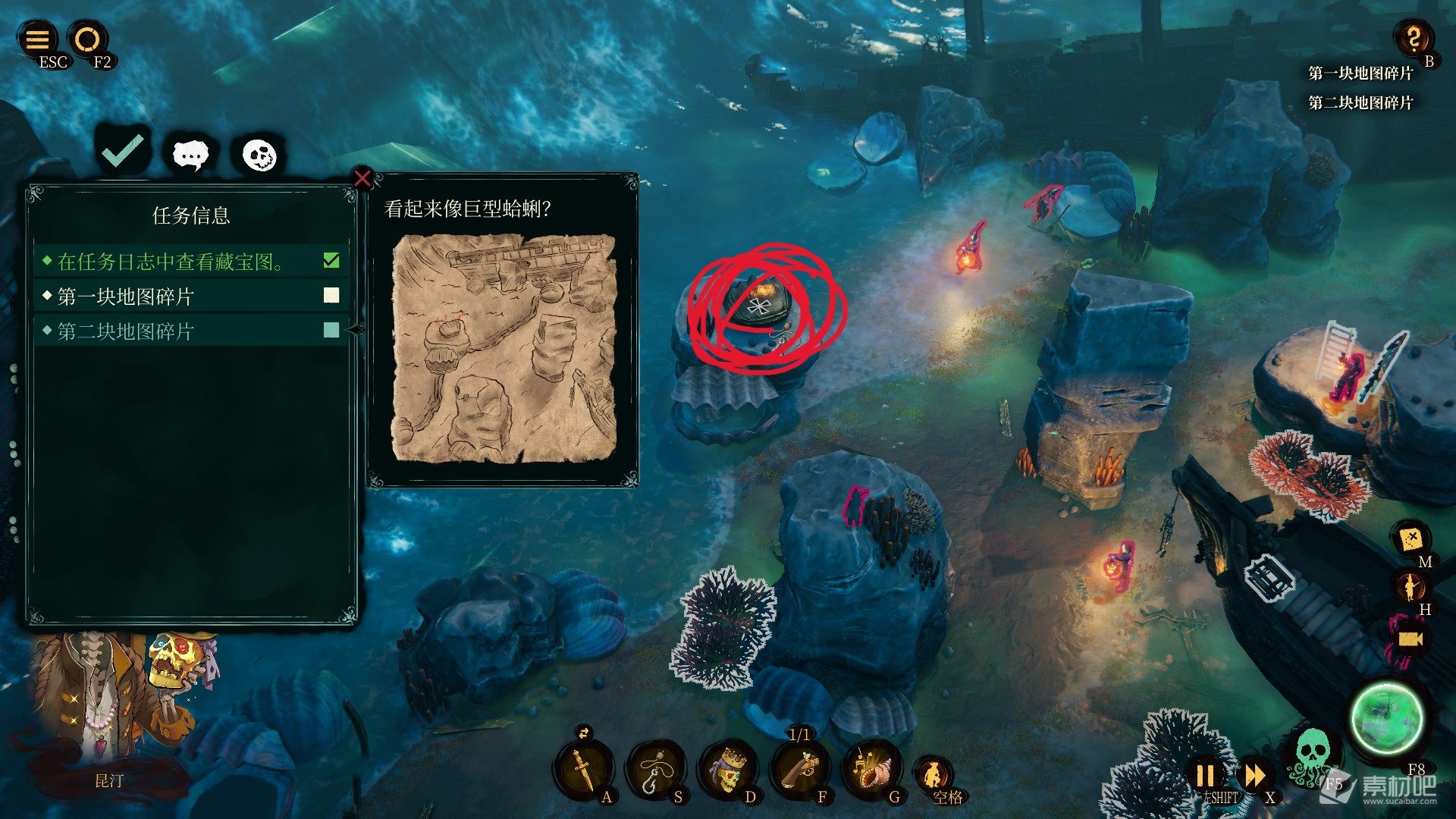Switch to the skull tab
1456x819 pixels.
point(259,155)
